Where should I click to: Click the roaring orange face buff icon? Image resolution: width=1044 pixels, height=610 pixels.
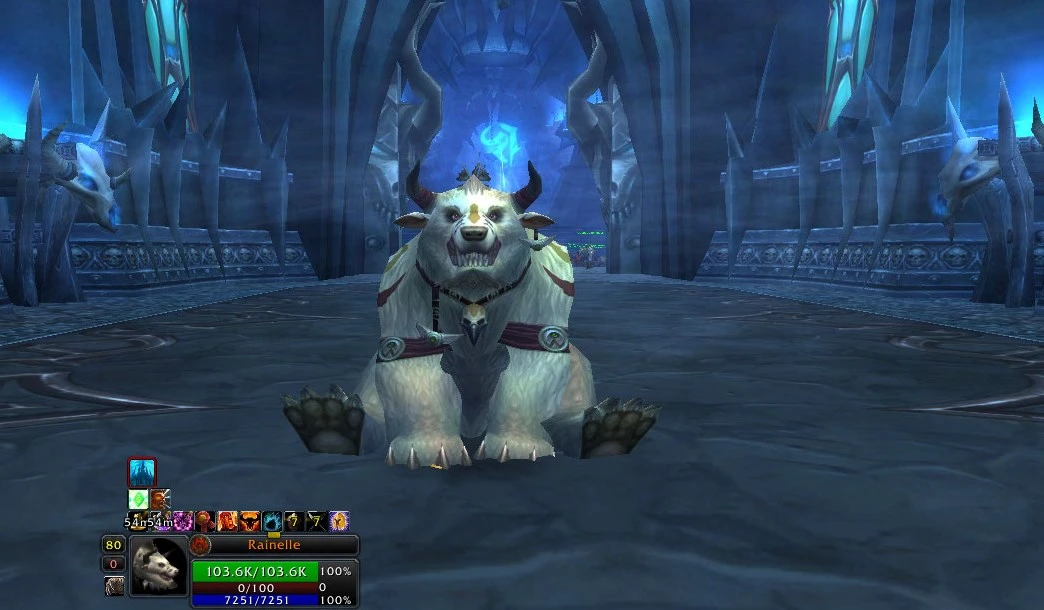(227, 521)
